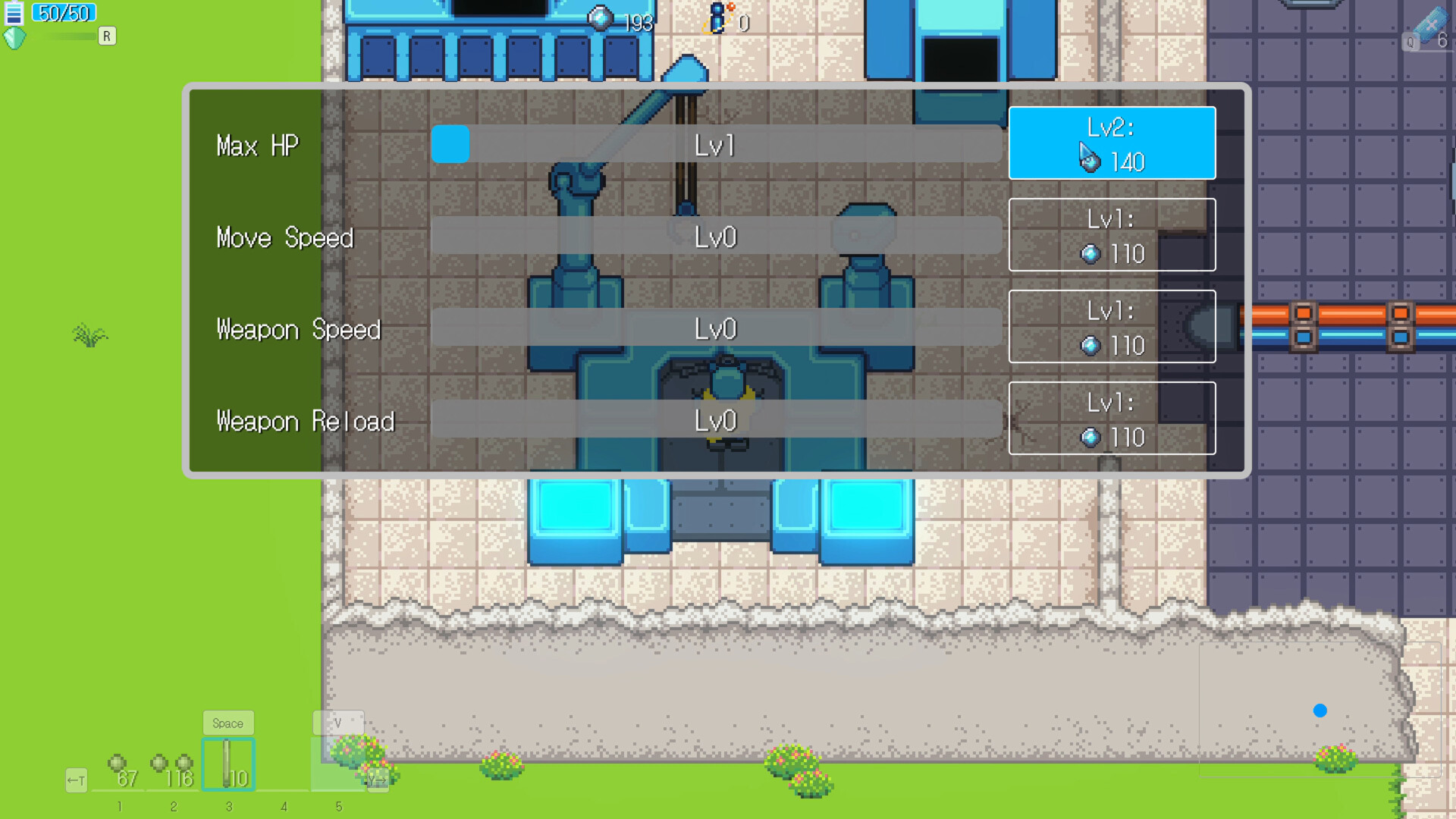Select the gem counter icon showing 193
1456x819 pixels.
pos(600,18)
